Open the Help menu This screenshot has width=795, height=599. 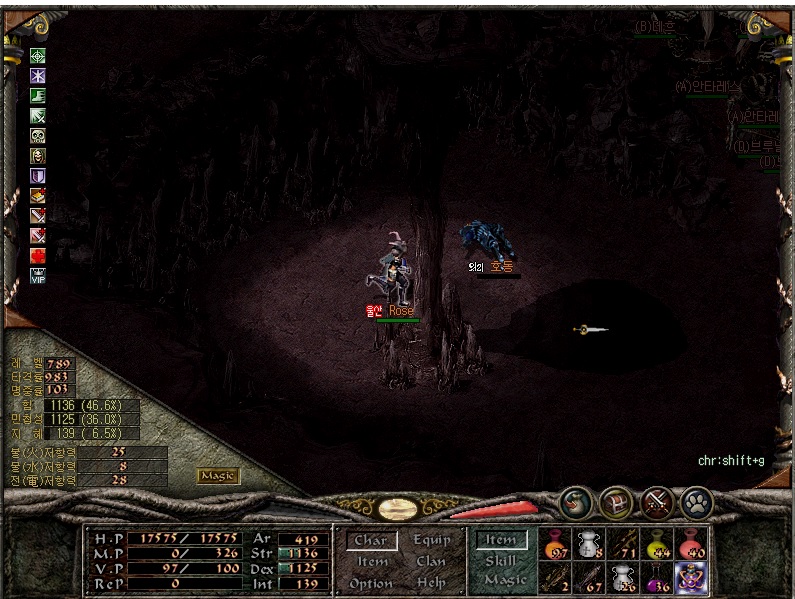pos(431,583)
